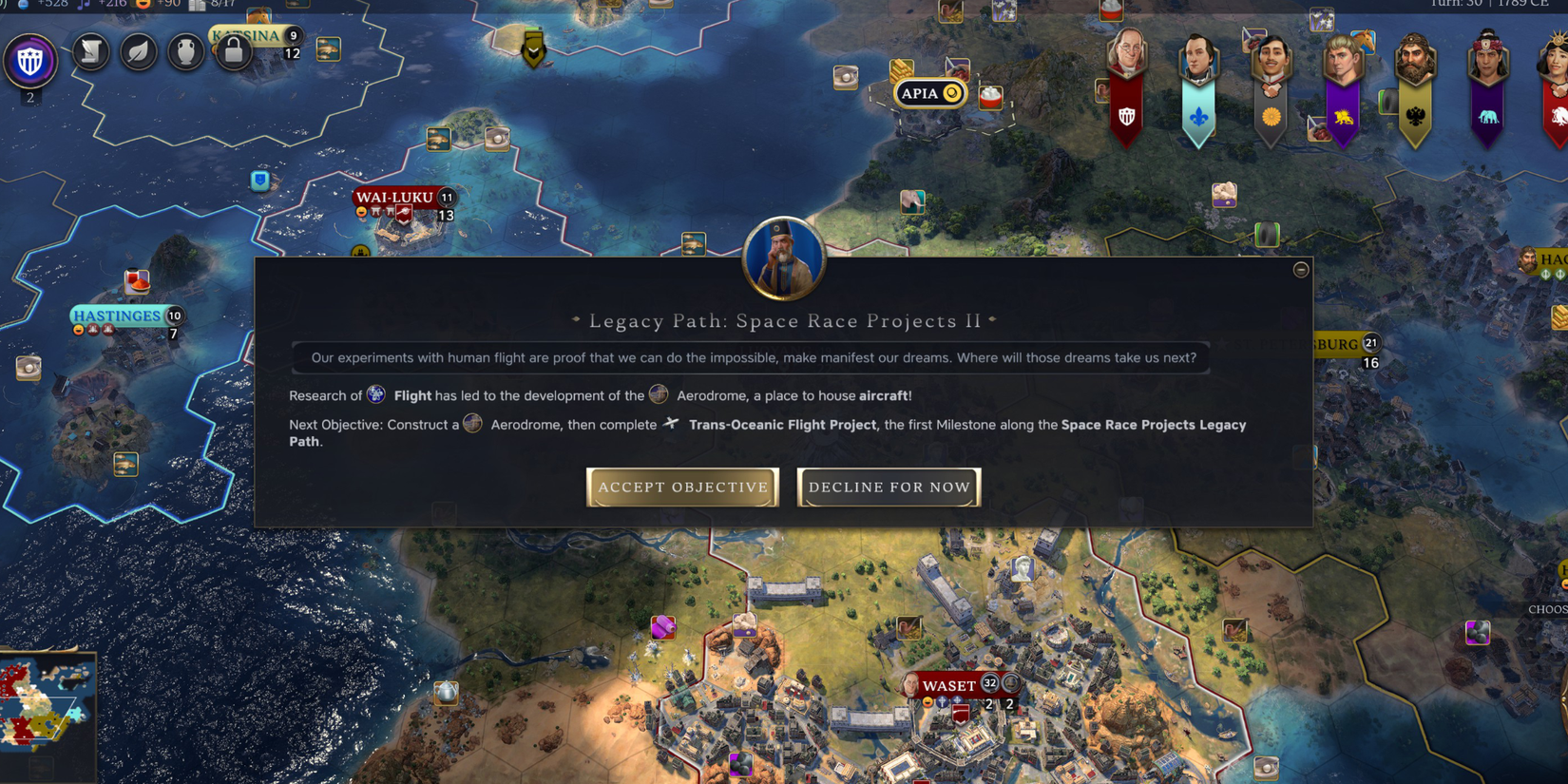
Task: Select the leaf icon in the left toolbar
Action: (138, 52)
